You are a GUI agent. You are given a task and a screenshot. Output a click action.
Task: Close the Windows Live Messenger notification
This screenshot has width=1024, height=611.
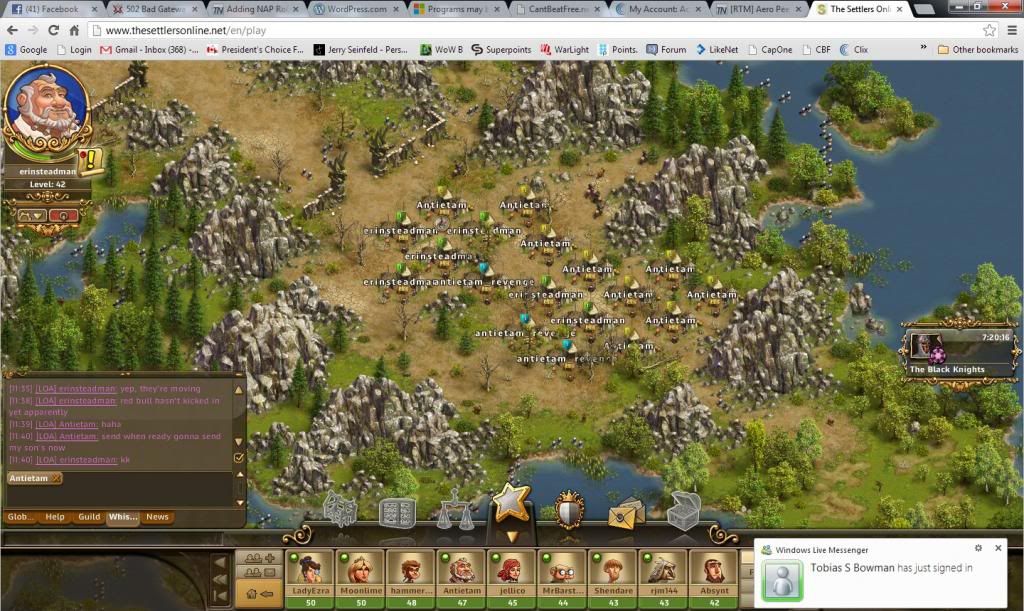click(997, 548)
